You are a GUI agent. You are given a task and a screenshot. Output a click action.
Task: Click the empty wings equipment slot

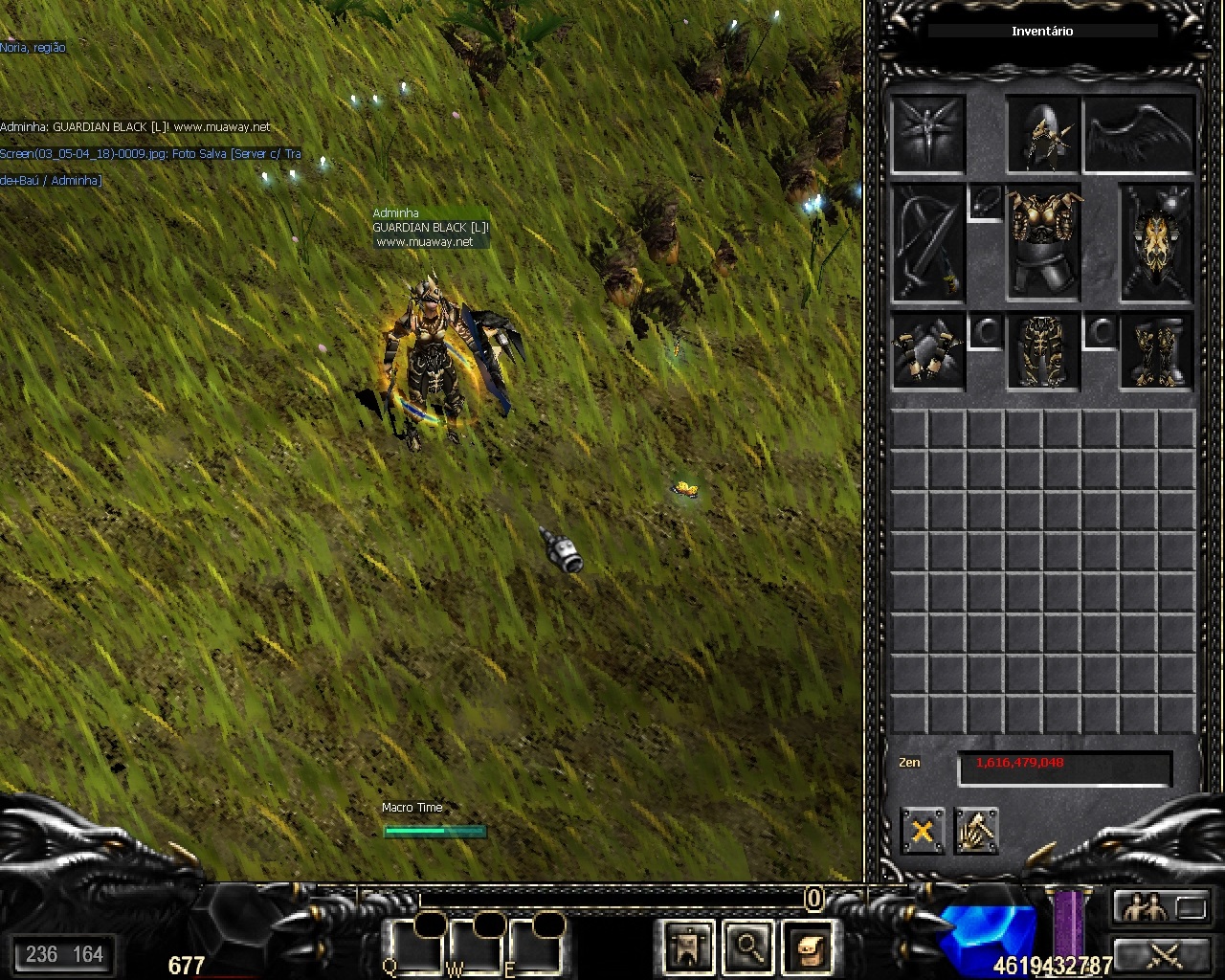point(1140,134)
